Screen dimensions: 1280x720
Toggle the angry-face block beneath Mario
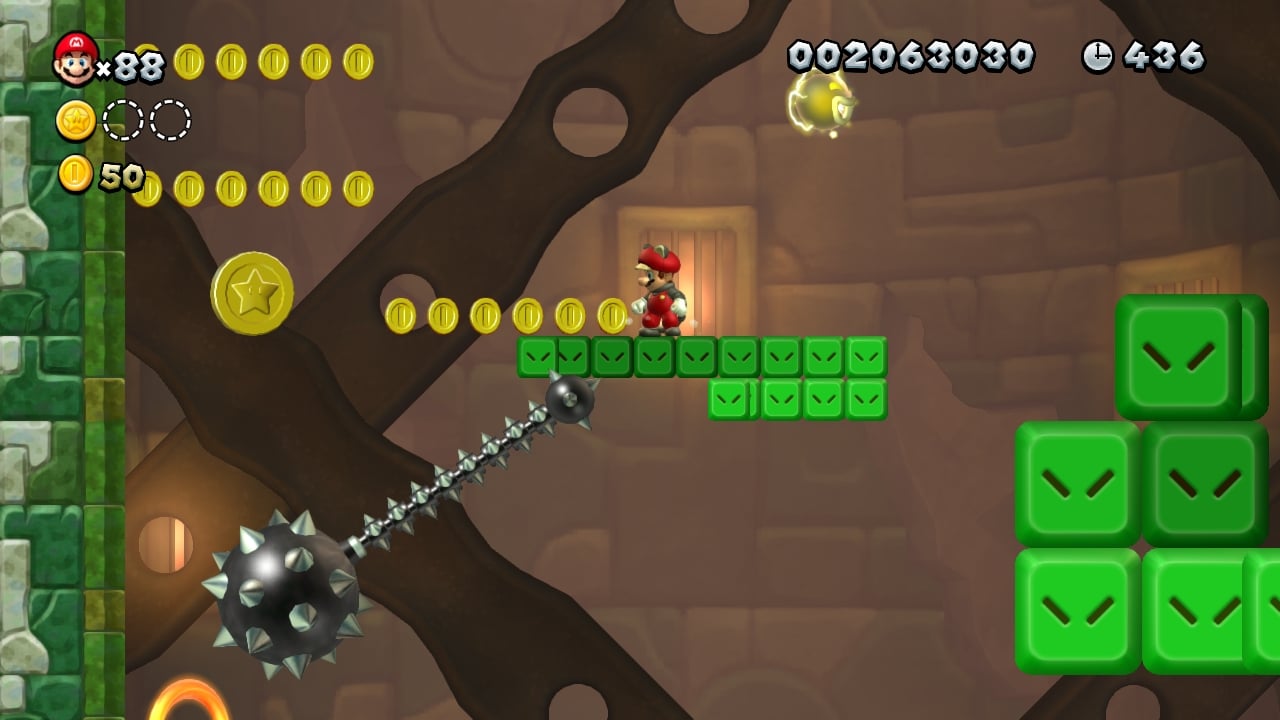pyautogui.click(x=655, y=357)
